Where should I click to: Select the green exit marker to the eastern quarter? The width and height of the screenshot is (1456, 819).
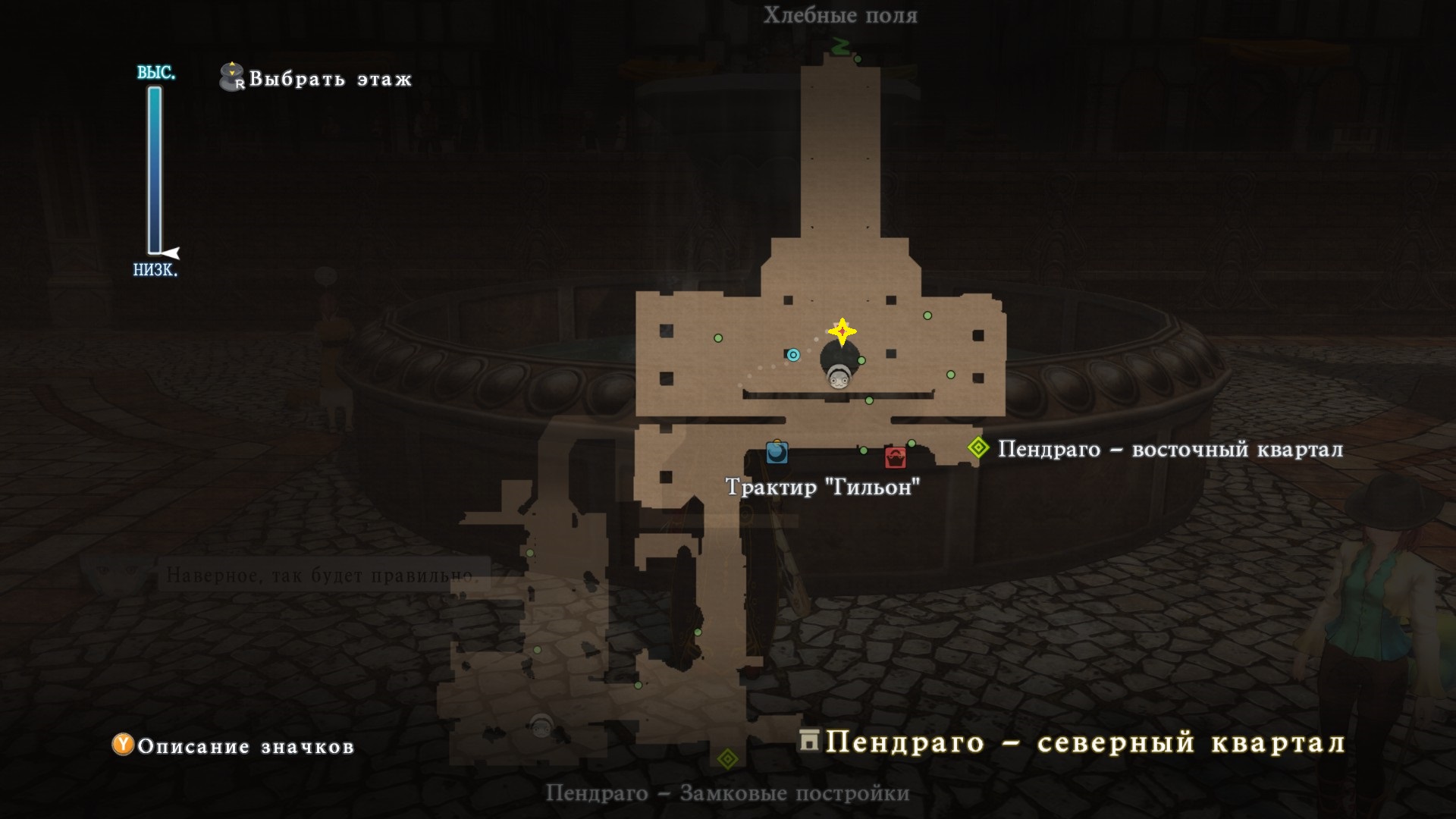(x=979, y=448)
